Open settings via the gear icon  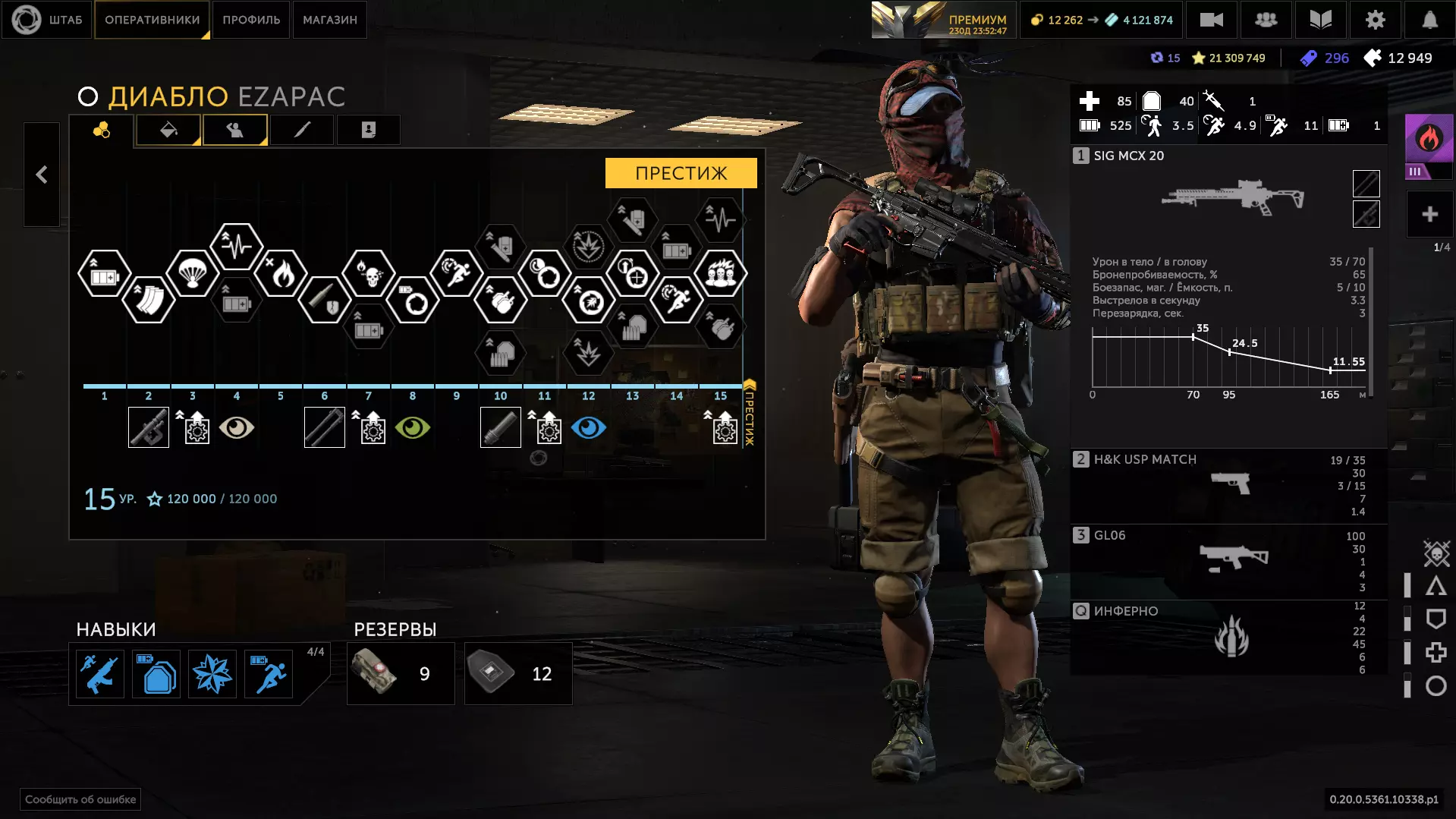[x=1375, y=20]
